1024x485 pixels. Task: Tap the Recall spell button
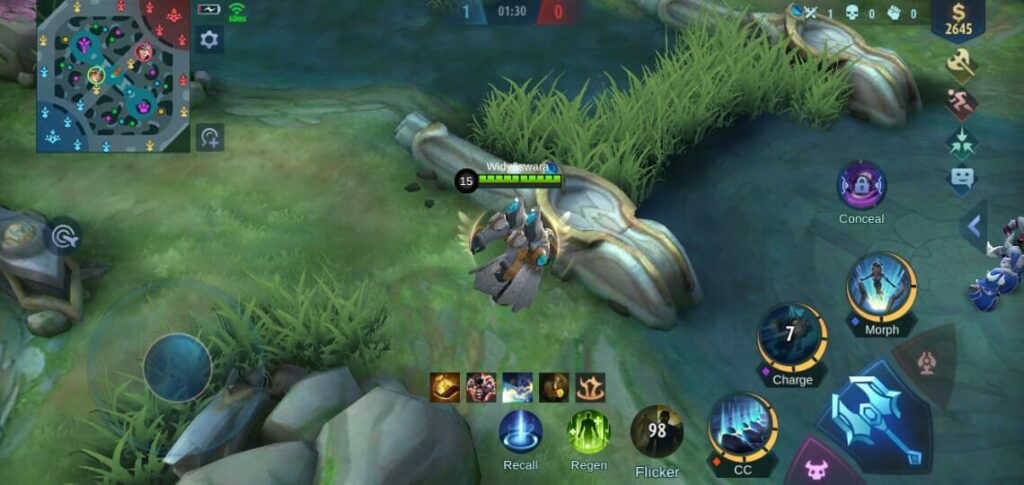click(520, 432)
